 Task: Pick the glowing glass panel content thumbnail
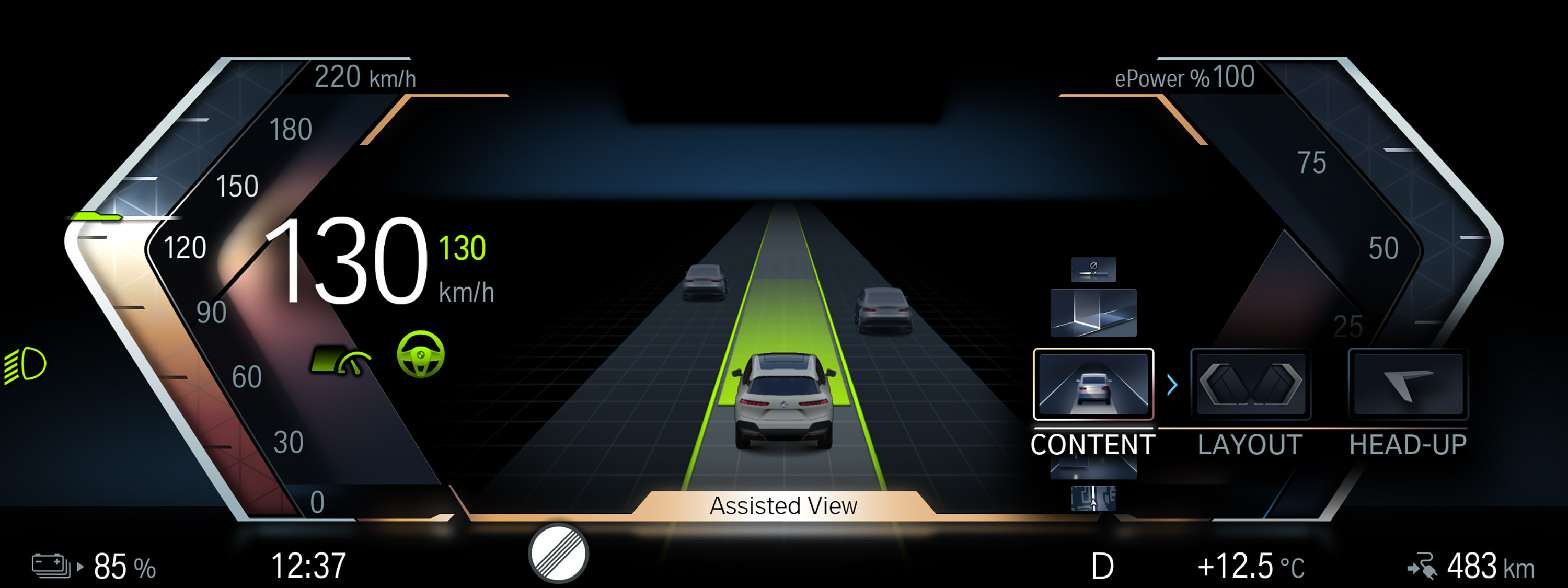click(x=1093, y=313)
